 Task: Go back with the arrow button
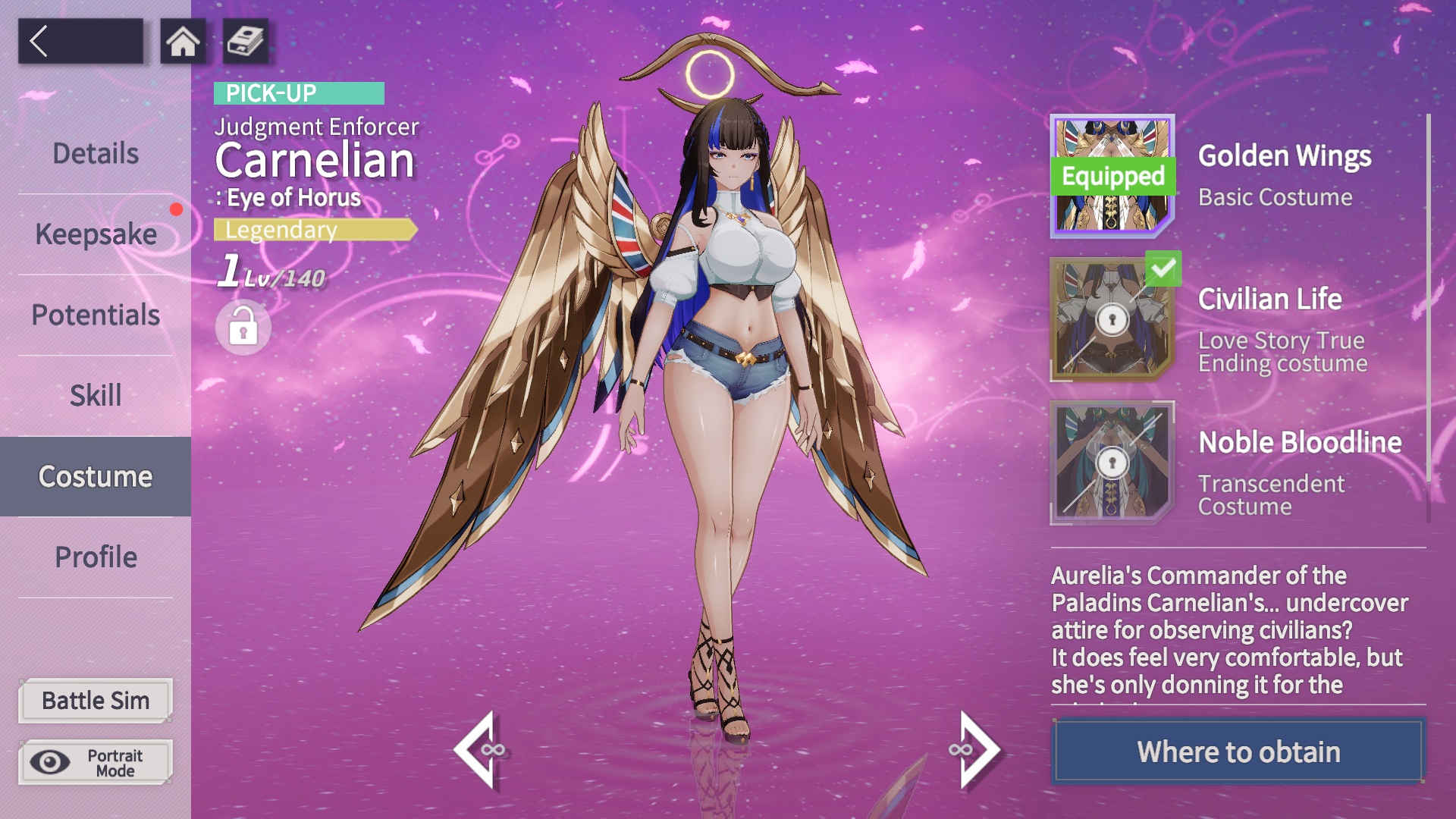80,41
